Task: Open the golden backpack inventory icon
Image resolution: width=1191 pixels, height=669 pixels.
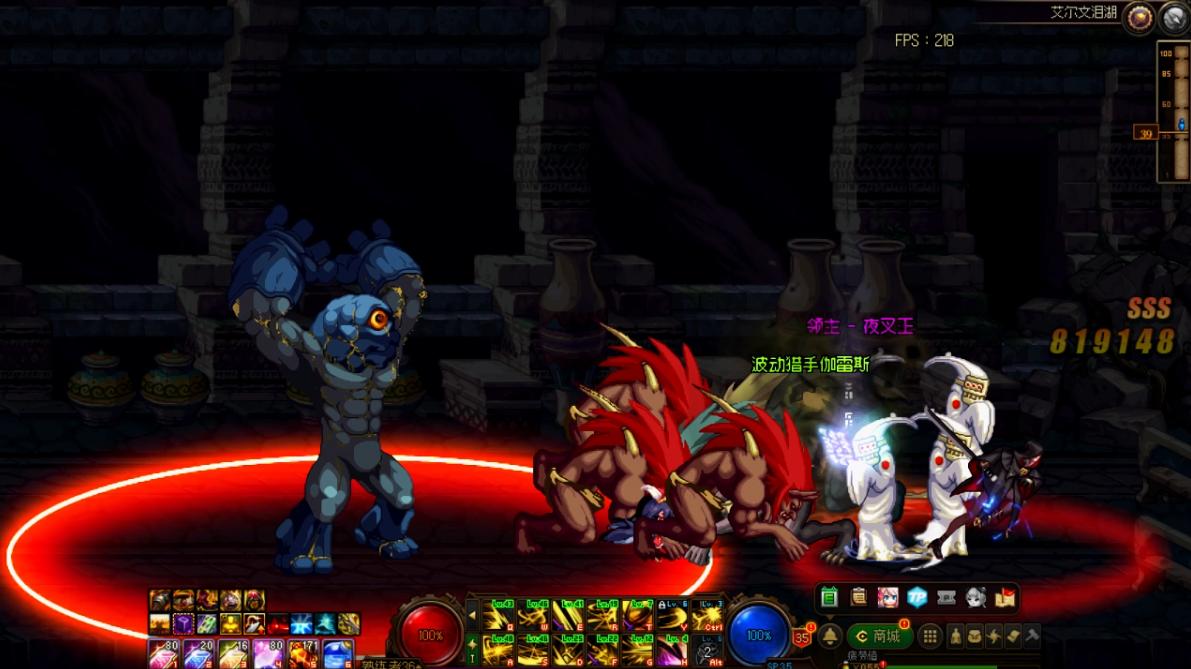Action: [975, 636]
